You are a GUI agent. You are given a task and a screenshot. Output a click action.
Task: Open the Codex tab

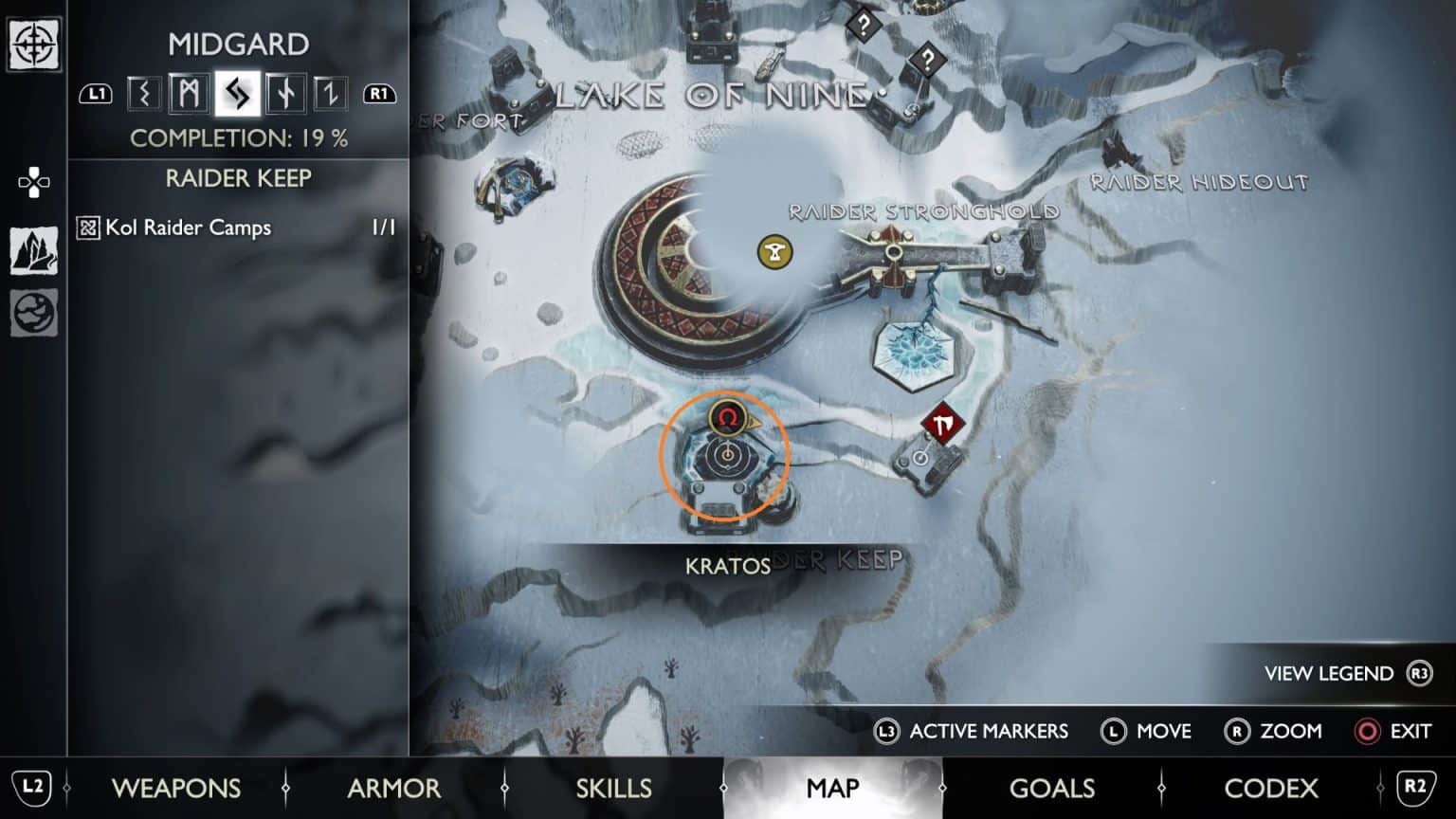(1270, 788)
